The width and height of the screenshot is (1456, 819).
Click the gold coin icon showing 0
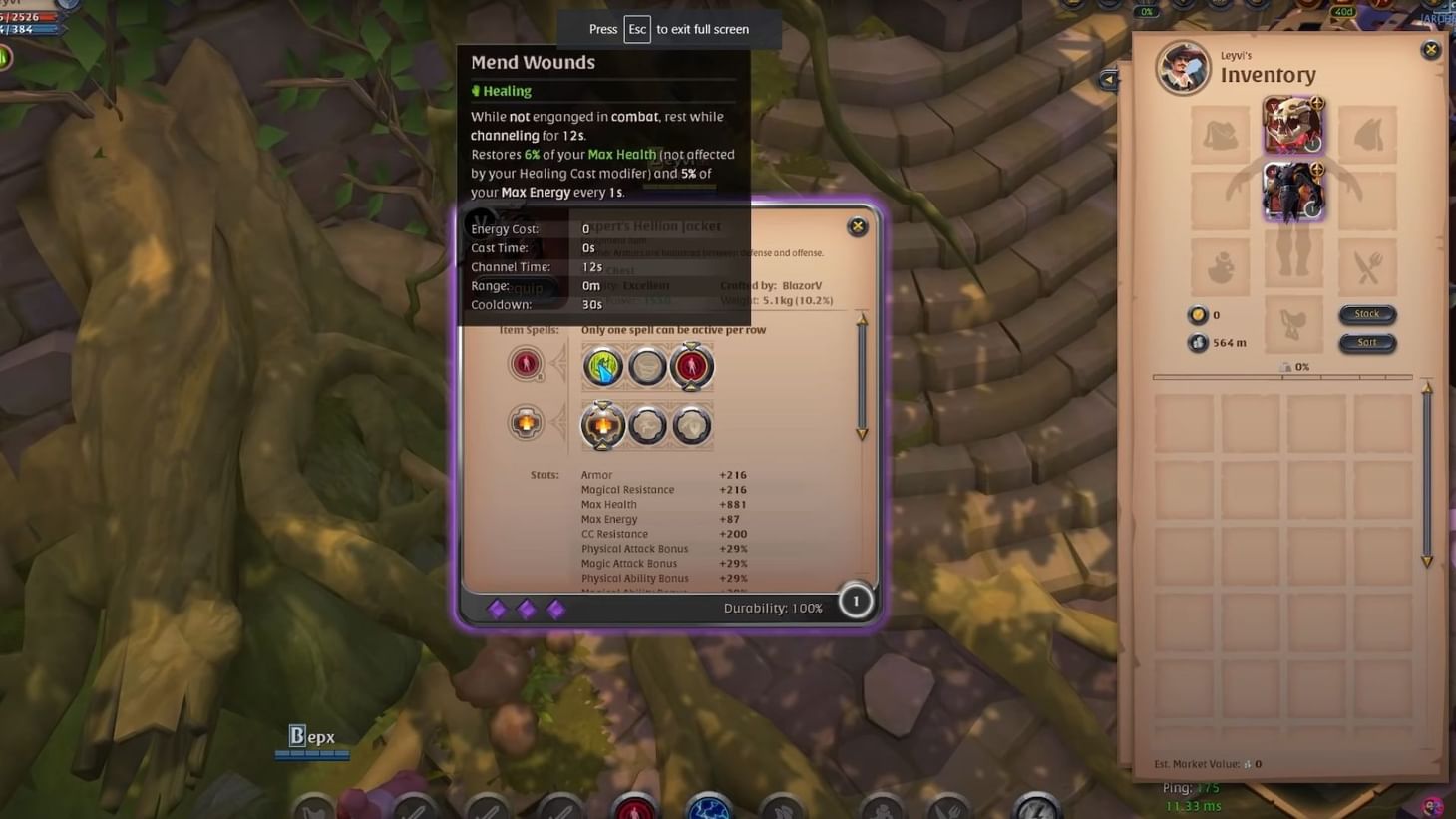pos(1196,314)
